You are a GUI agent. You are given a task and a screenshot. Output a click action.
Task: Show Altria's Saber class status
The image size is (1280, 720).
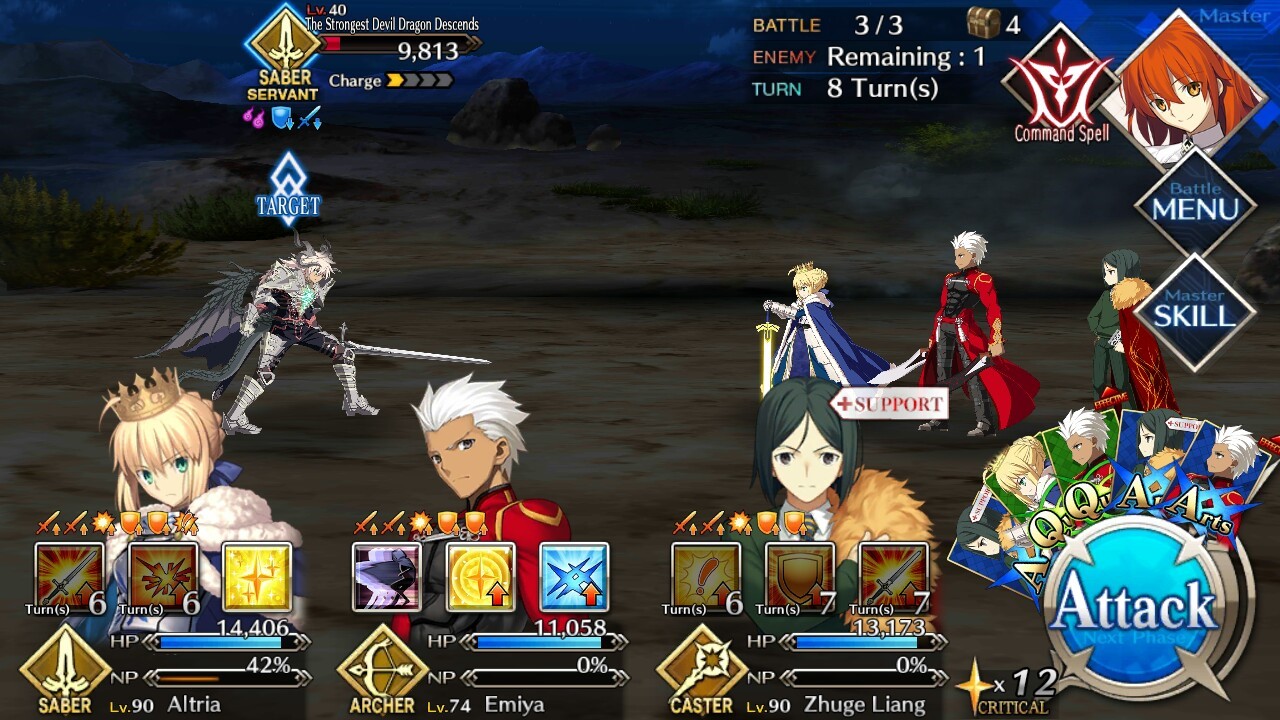pyautogui.click(x=64, y=670)
